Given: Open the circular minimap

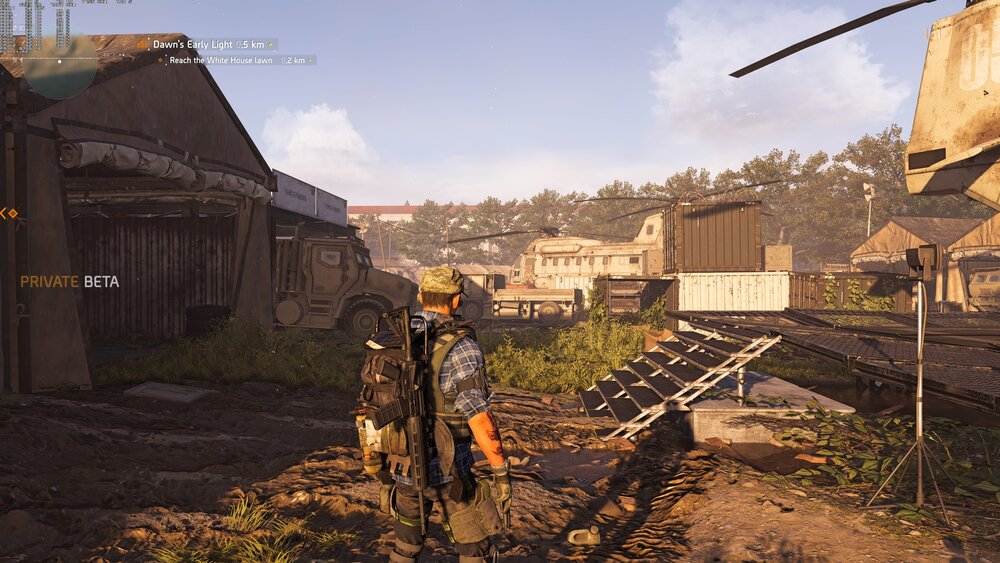Looking at the screenshot, I should click(x=60, y=62).
